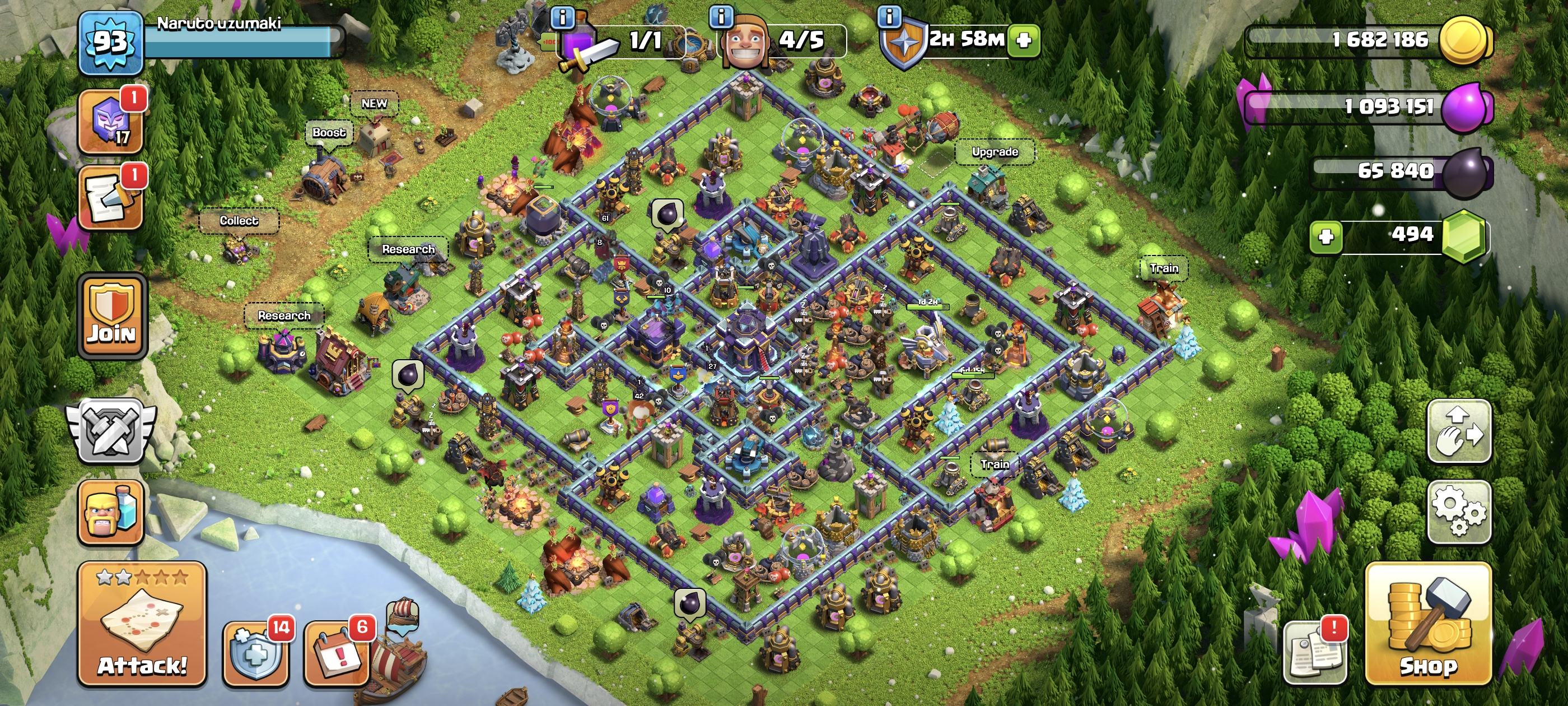Open the army barbarian and potion button

click(x=111, y=512)
